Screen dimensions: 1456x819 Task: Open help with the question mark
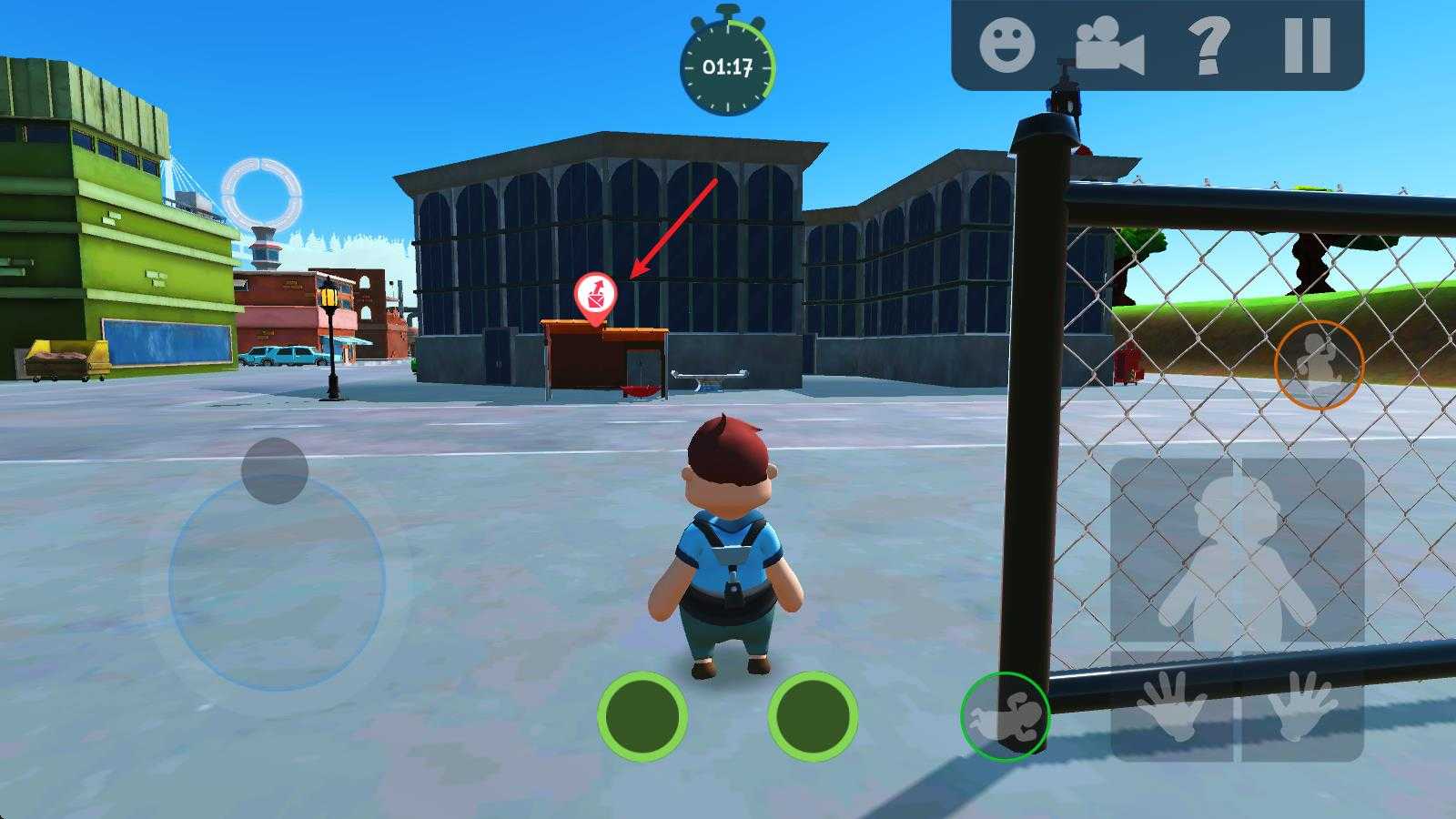(x=1209, y=45)
